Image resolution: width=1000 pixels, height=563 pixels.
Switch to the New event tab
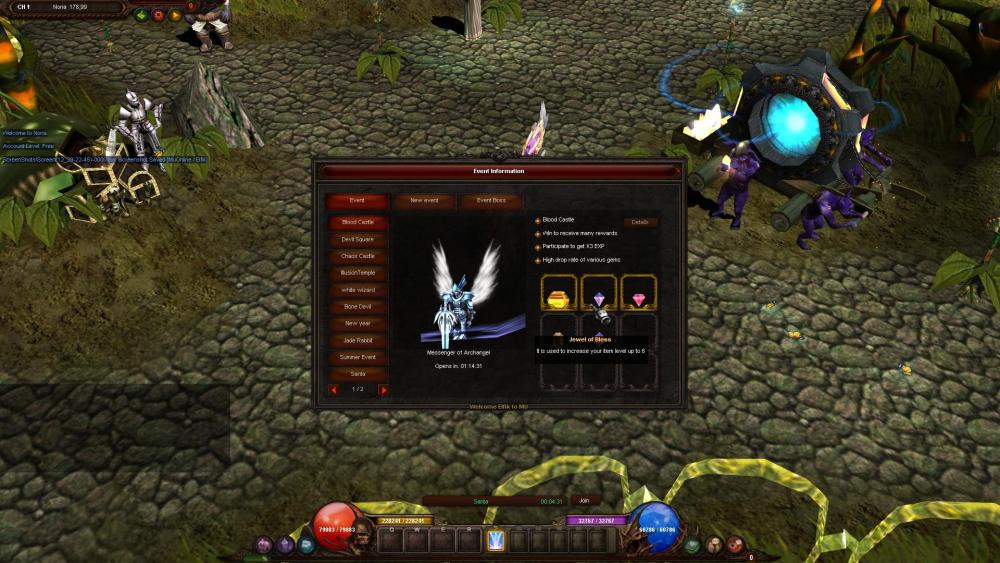point(425,201)
